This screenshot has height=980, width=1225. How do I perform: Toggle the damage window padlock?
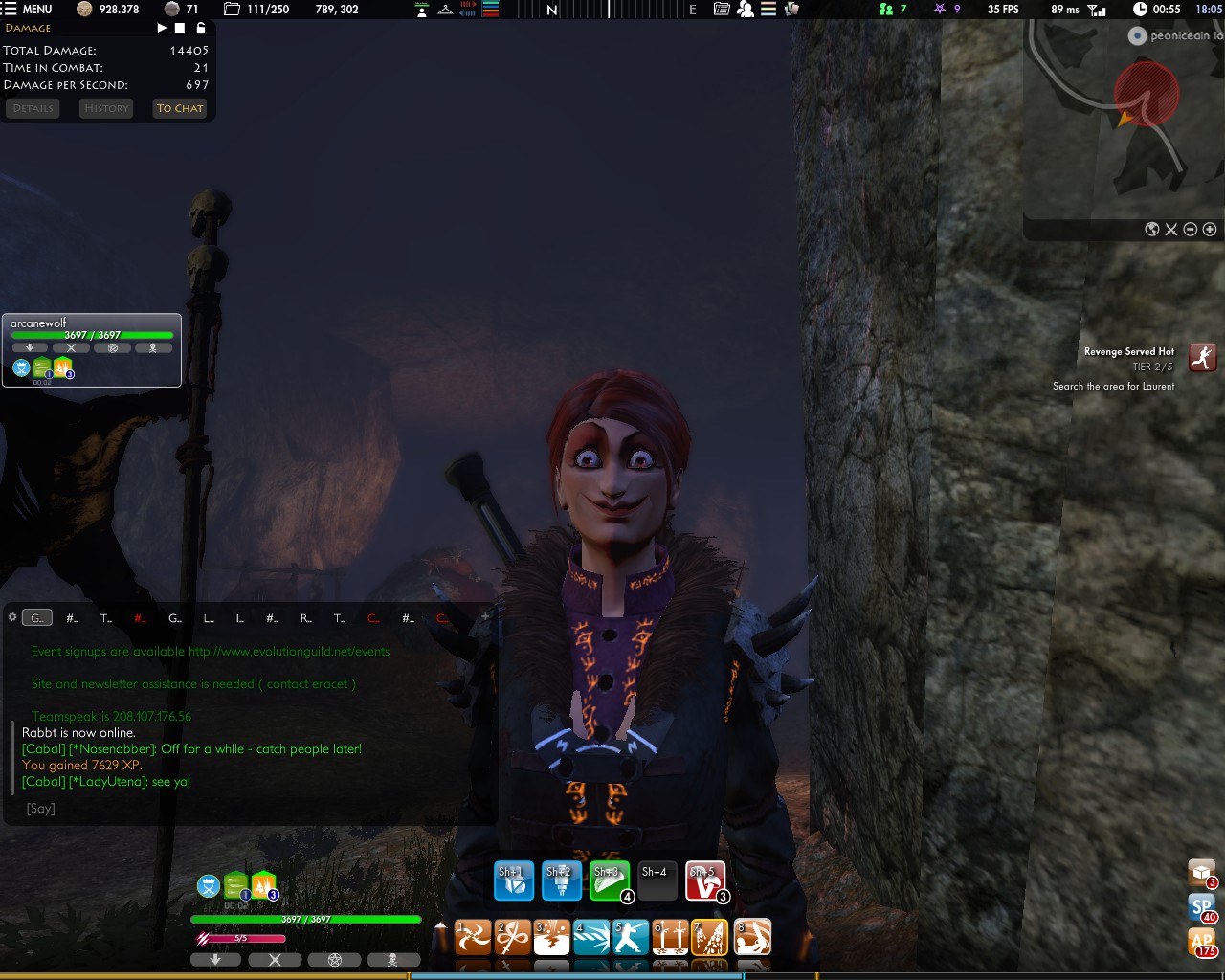point(201,28)
